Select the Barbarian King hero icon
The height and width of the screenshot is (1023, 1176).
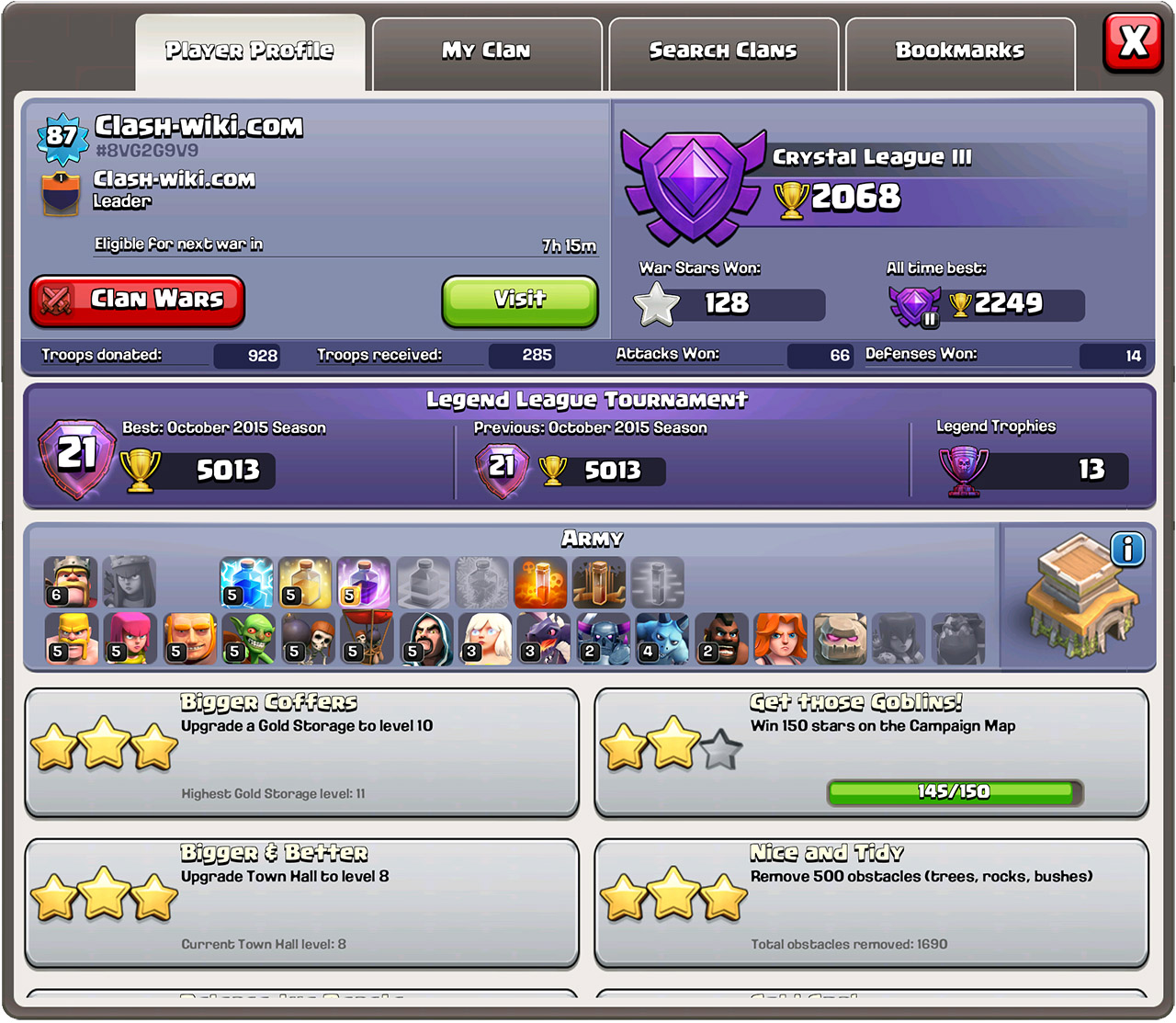pyautogui.click(x=72, y=582)
